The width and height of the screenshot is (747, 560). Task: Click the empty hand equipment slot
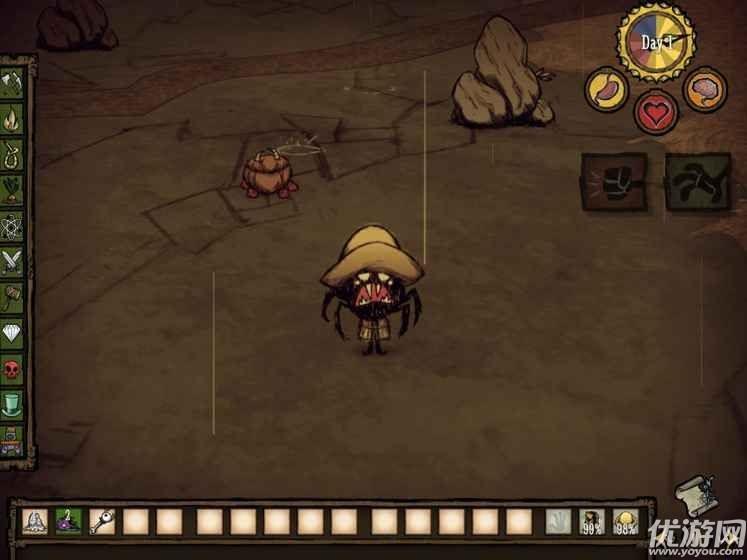tap(559, 521)
